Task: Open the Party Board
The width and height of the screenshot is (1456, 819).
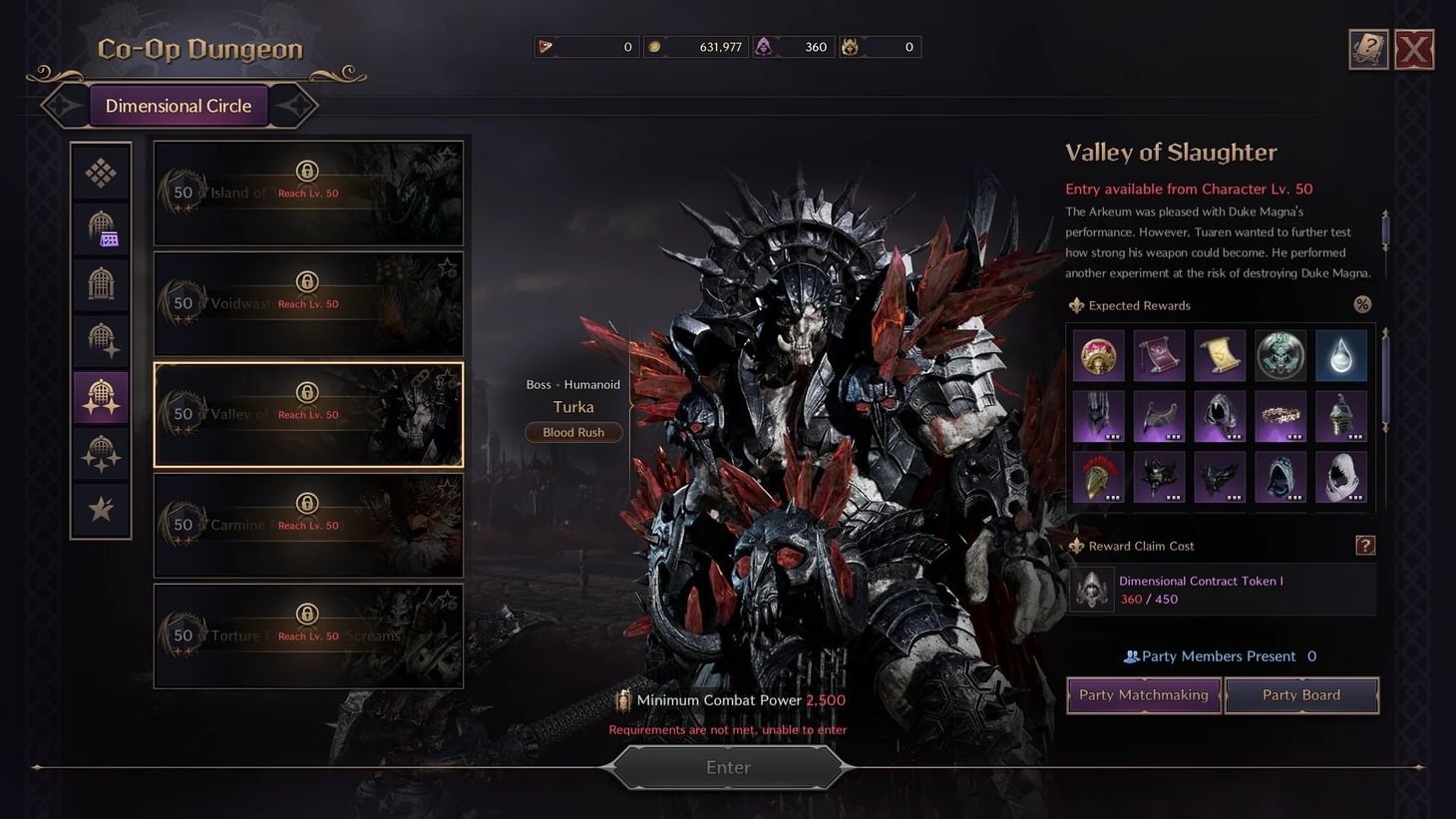Action: pyautogui.click(x=1301, y=695)
